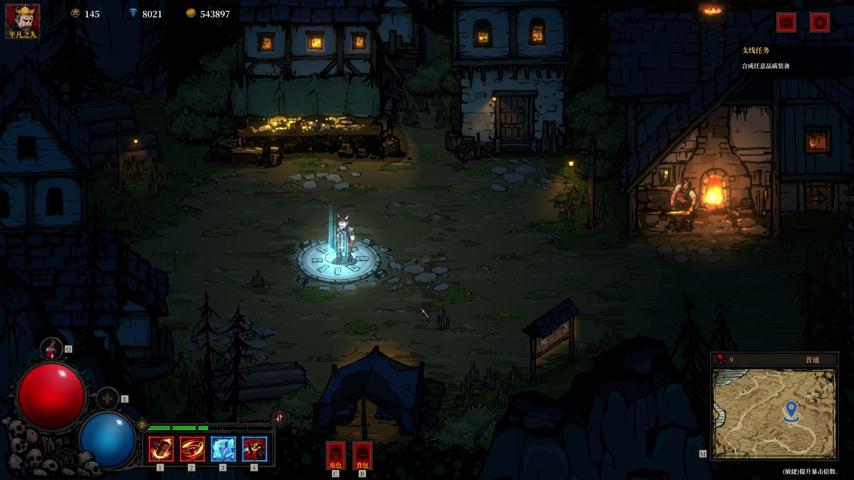Open the mail envelope button
The height and width of the screenshot is (480, 854).
[x=787, y=22]
